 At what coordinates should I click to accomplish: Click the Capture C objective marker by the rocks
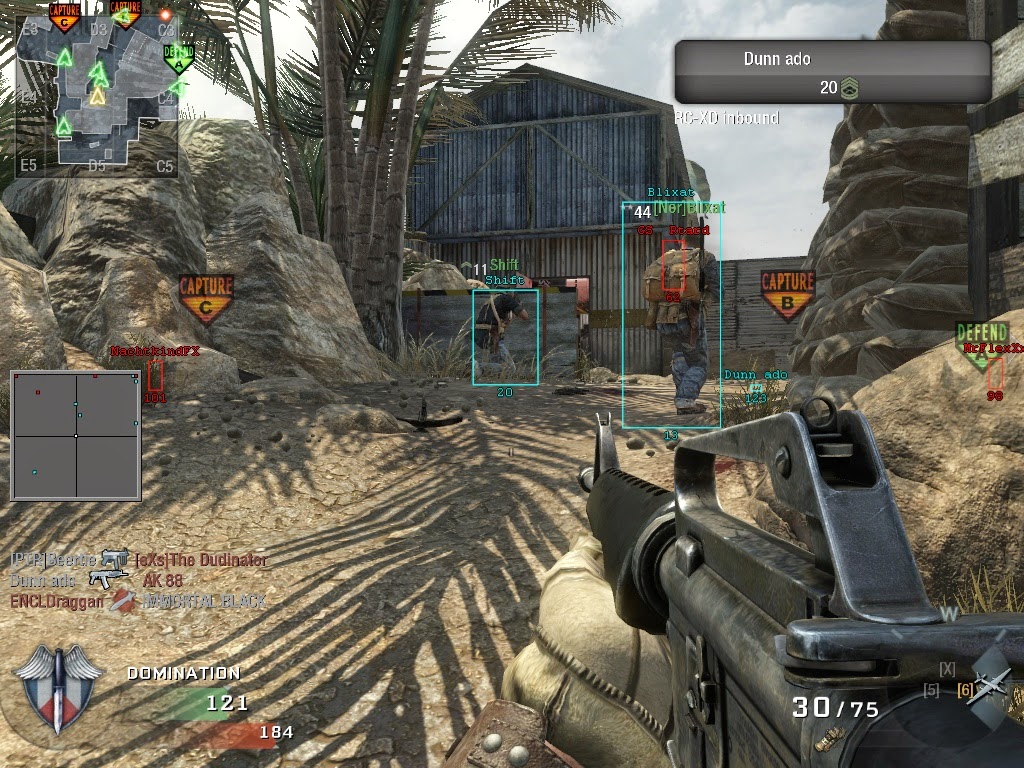click(x=205, y=298)
